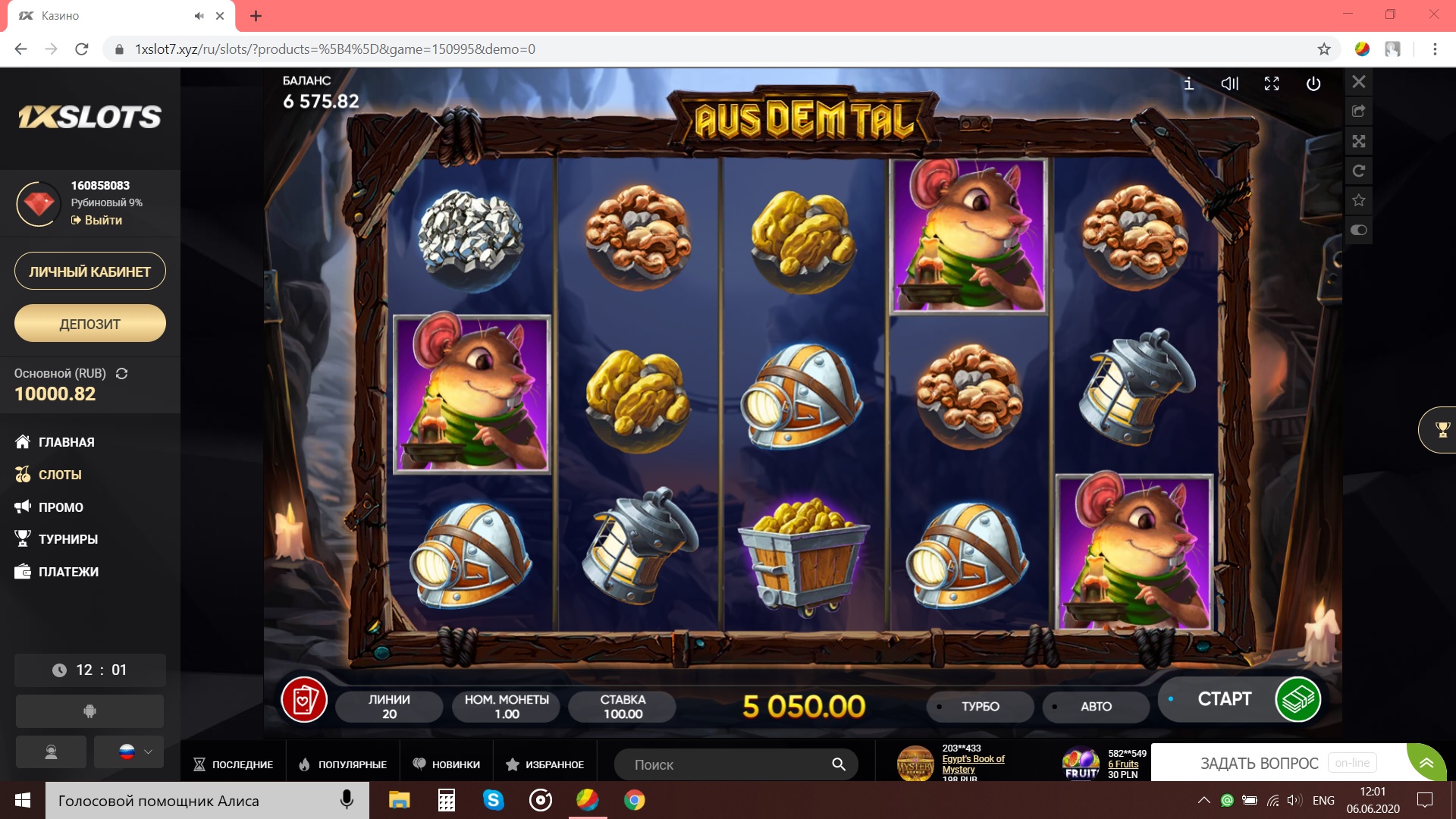This screenshot has width=1456, height=819.
Task: Click the ДЕПОЗИТ button
Action: [90, 324]
